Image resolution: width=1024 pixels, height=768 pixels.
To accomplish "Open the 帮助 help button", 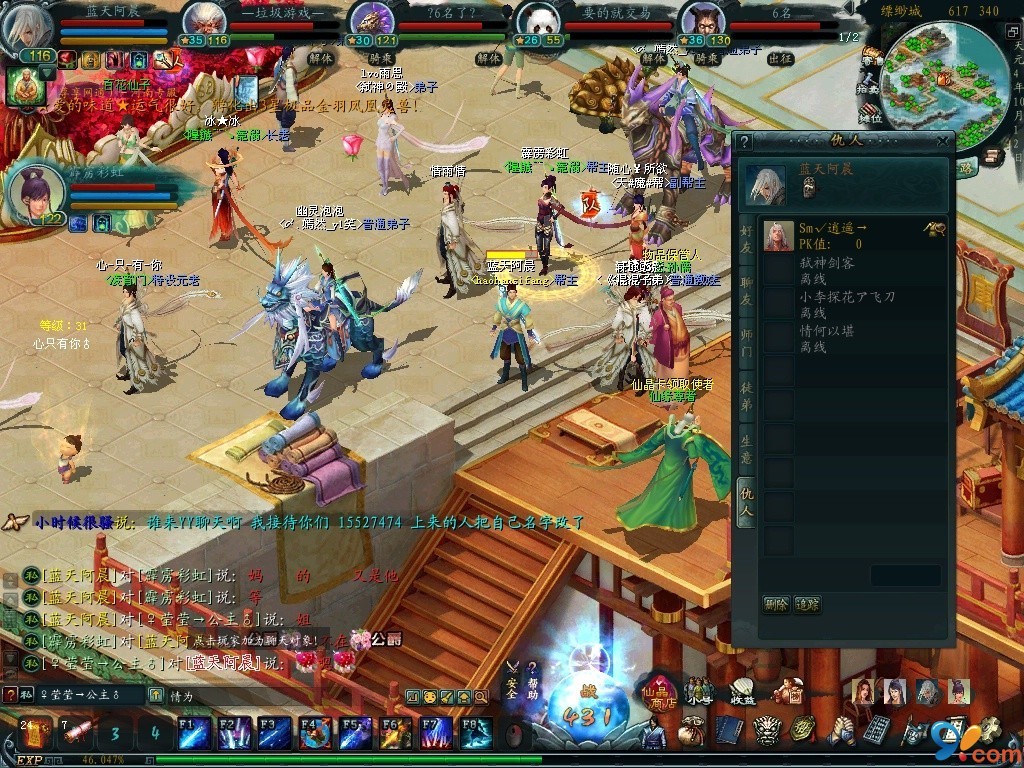I will 533,678.
